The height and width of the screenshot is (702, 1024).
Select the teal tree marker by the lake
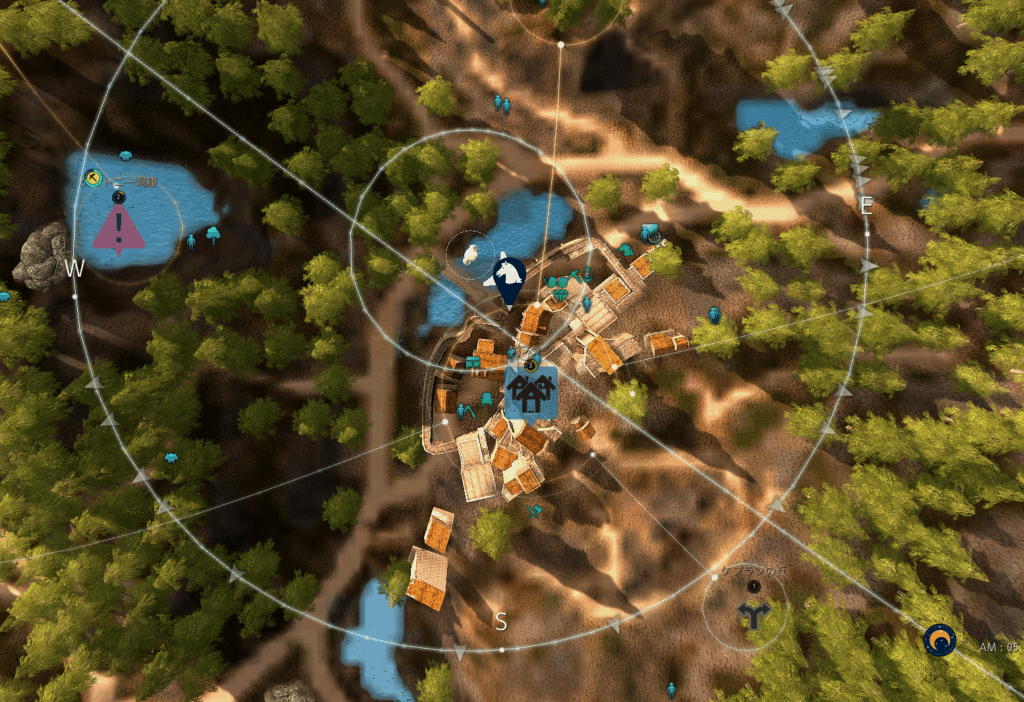(213, 236)
